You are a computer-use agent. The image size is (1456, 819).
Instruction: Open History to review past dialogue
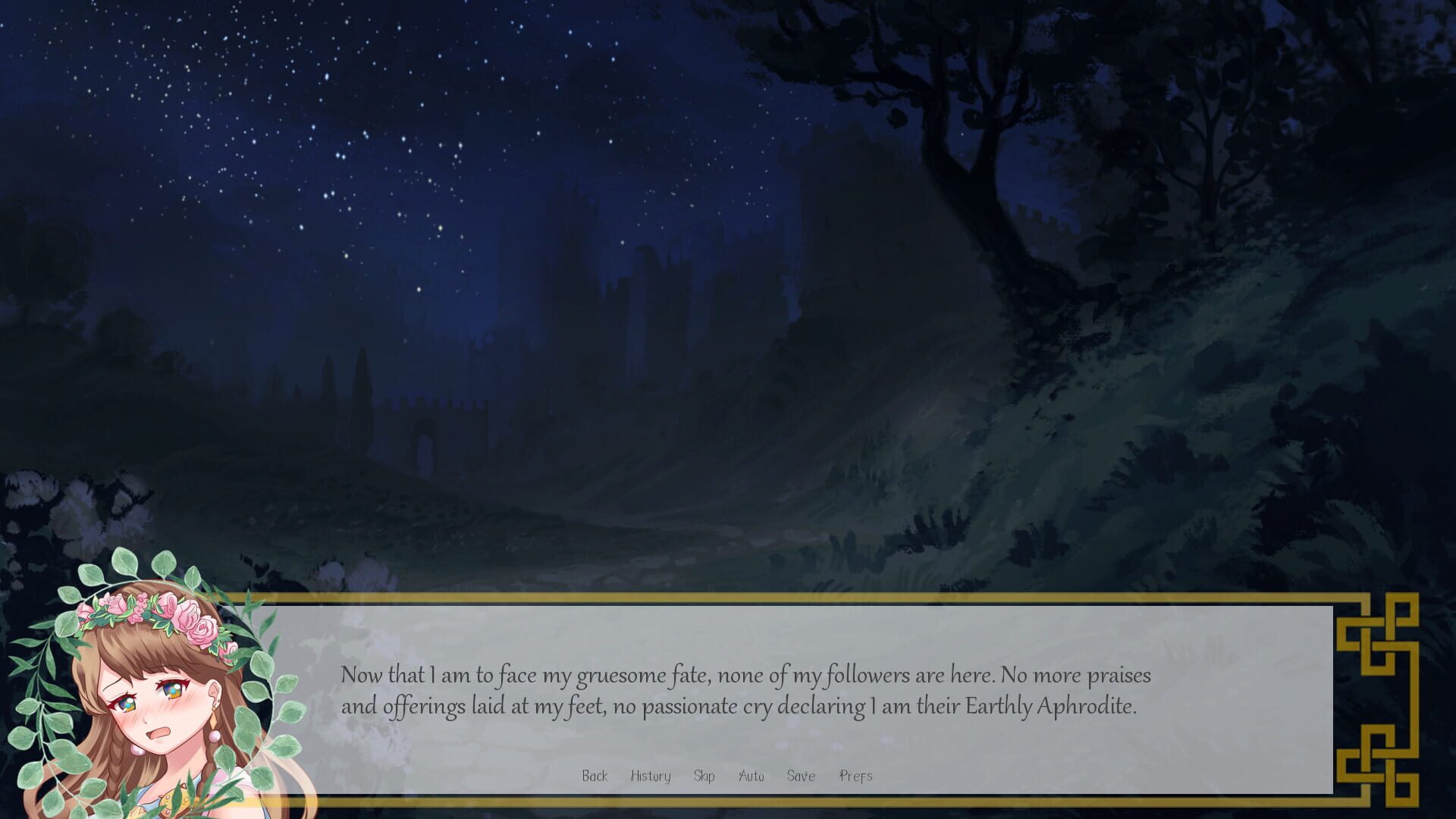click(649, 776)
